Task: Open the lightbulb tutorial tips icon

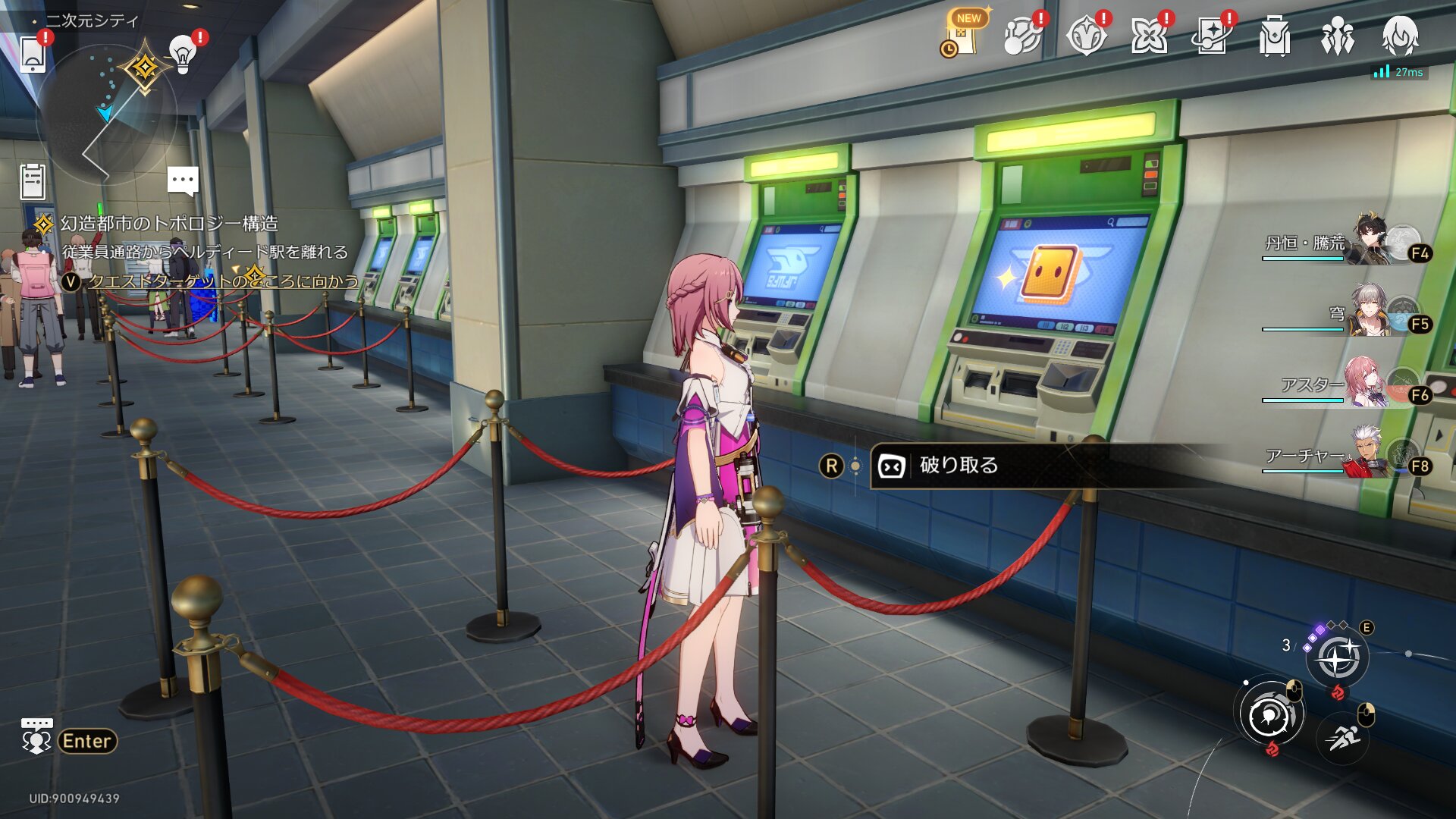Action: pyautogui.click(x=182, y=53)
